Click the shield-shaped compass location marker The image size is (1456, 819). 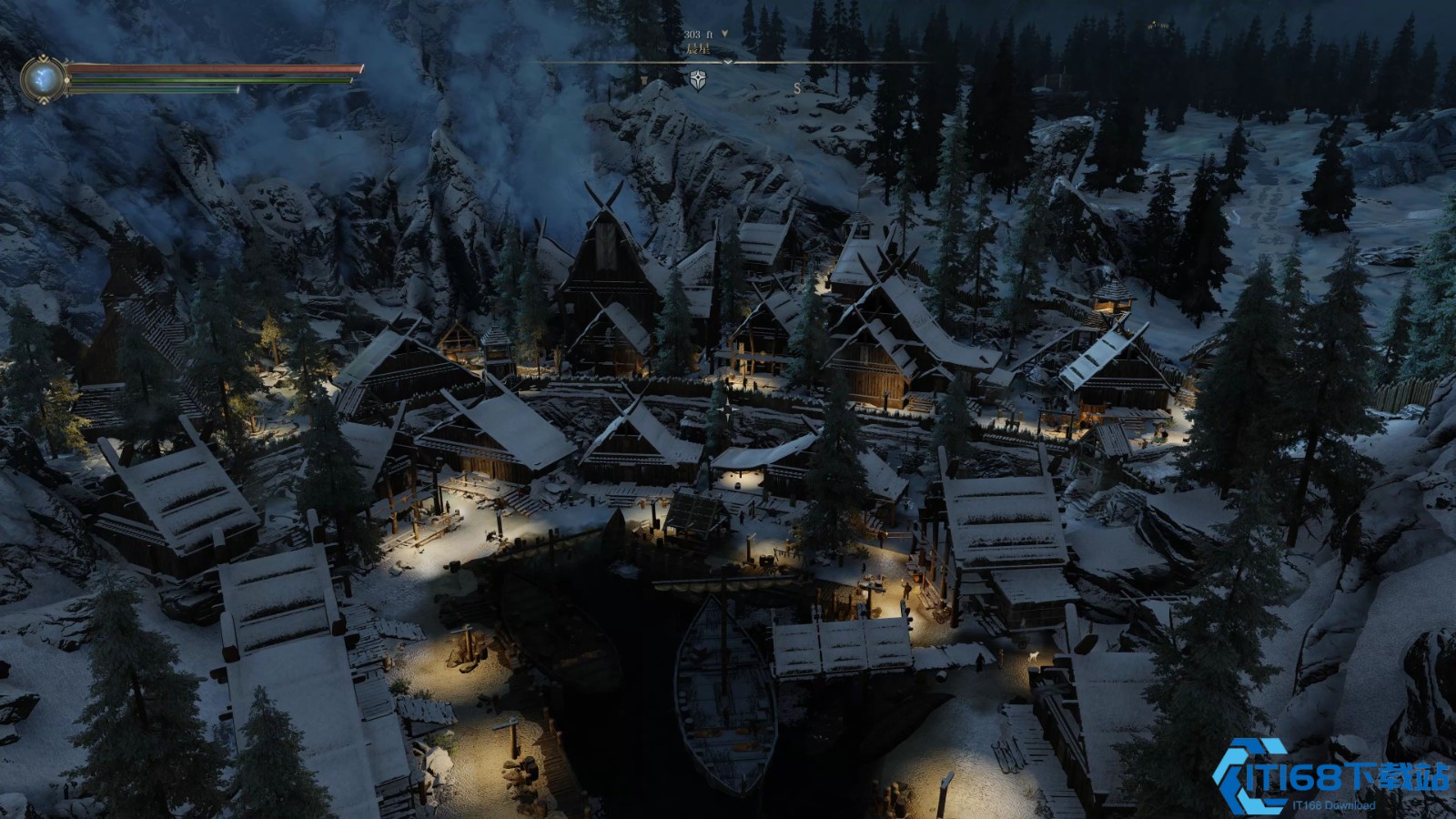coord(698,79)
